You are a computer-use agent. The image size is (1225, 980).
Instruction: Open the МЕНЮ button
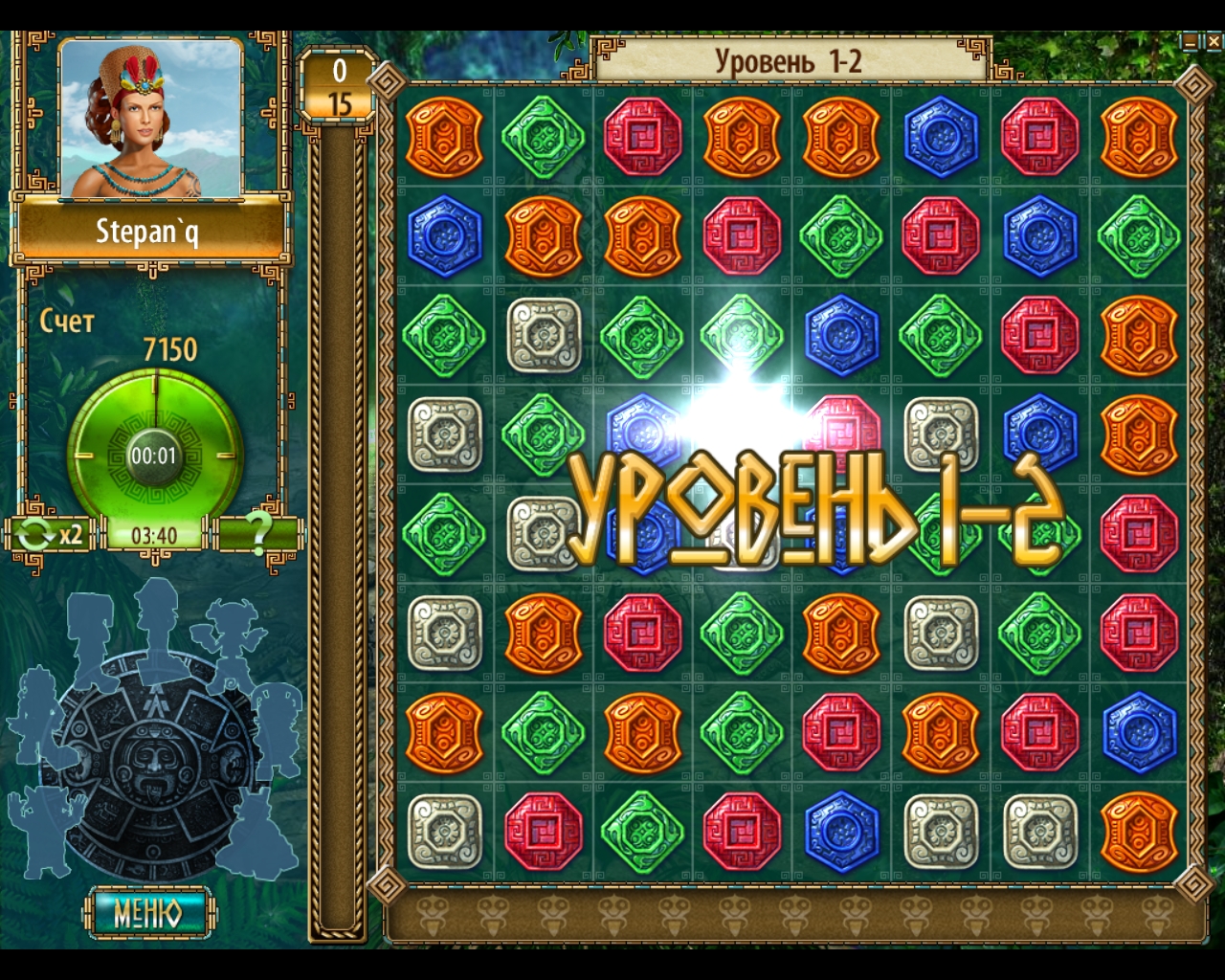coord(148,914)
